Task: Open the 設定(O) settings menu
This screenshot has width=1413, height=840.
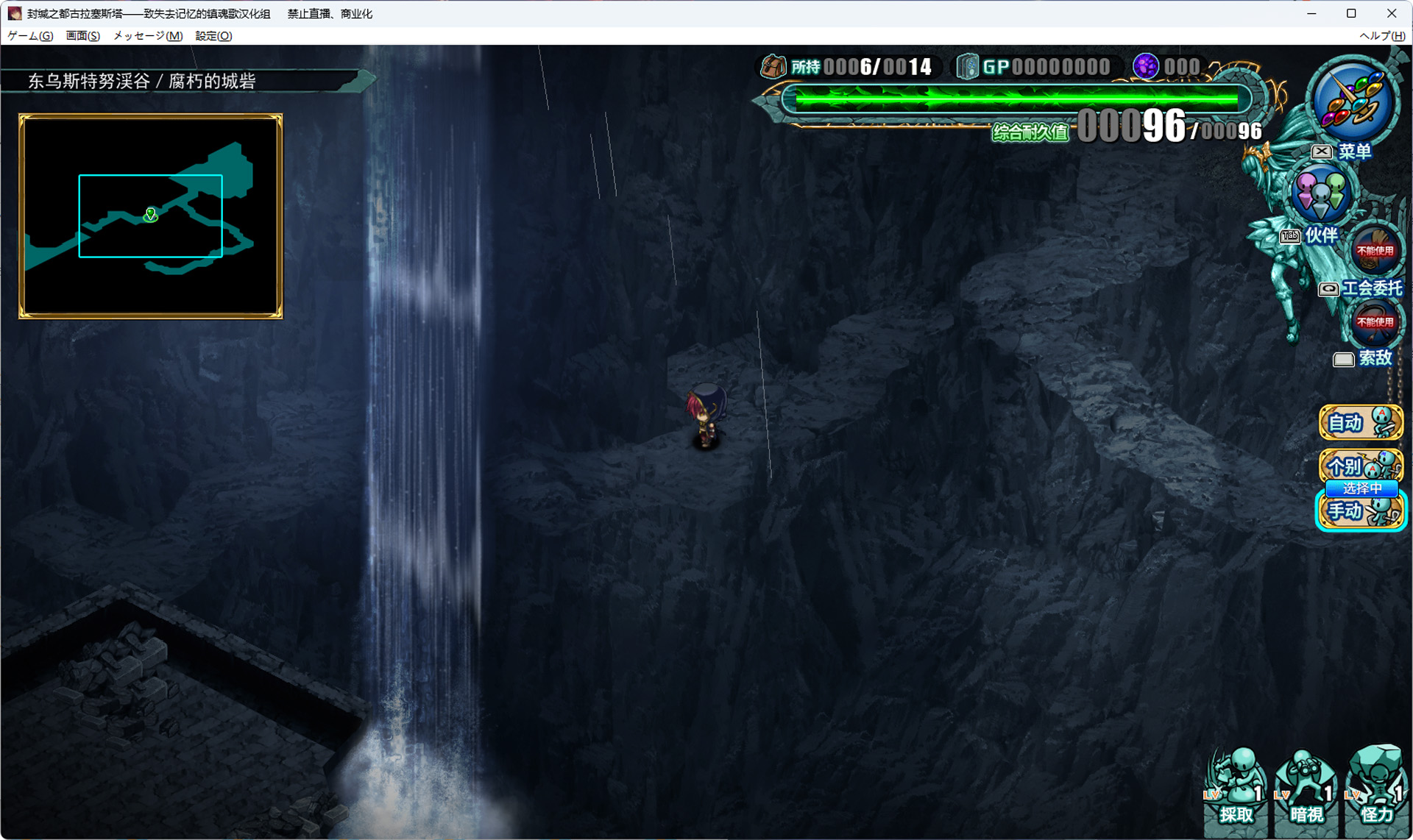Action: point(213,36)
